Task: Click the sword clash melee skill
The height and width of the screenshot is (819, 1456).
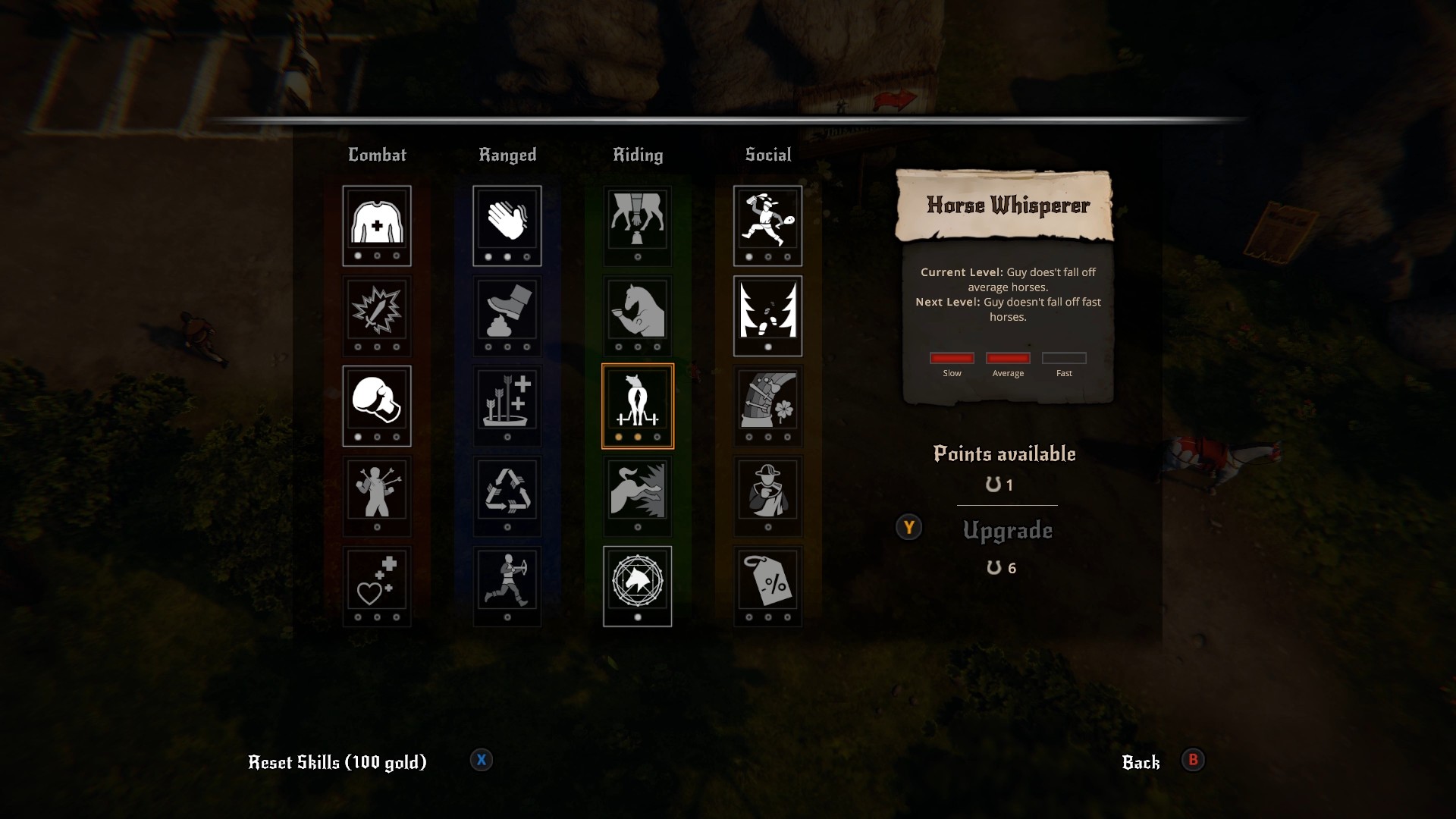Action: click(377, 315)
